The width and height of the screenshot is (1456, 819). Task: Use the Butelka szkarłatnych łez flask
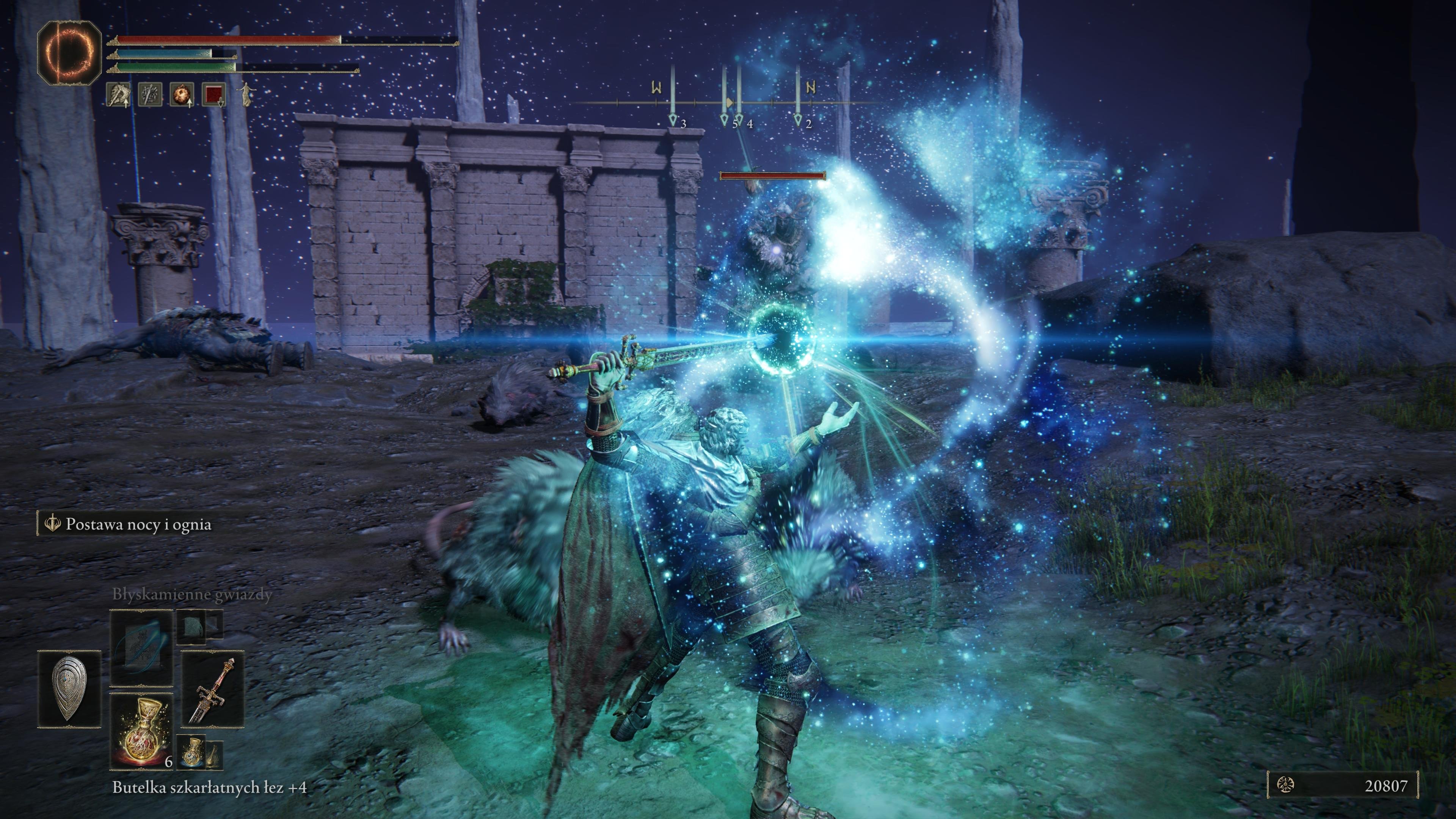(x=141, y=731)
